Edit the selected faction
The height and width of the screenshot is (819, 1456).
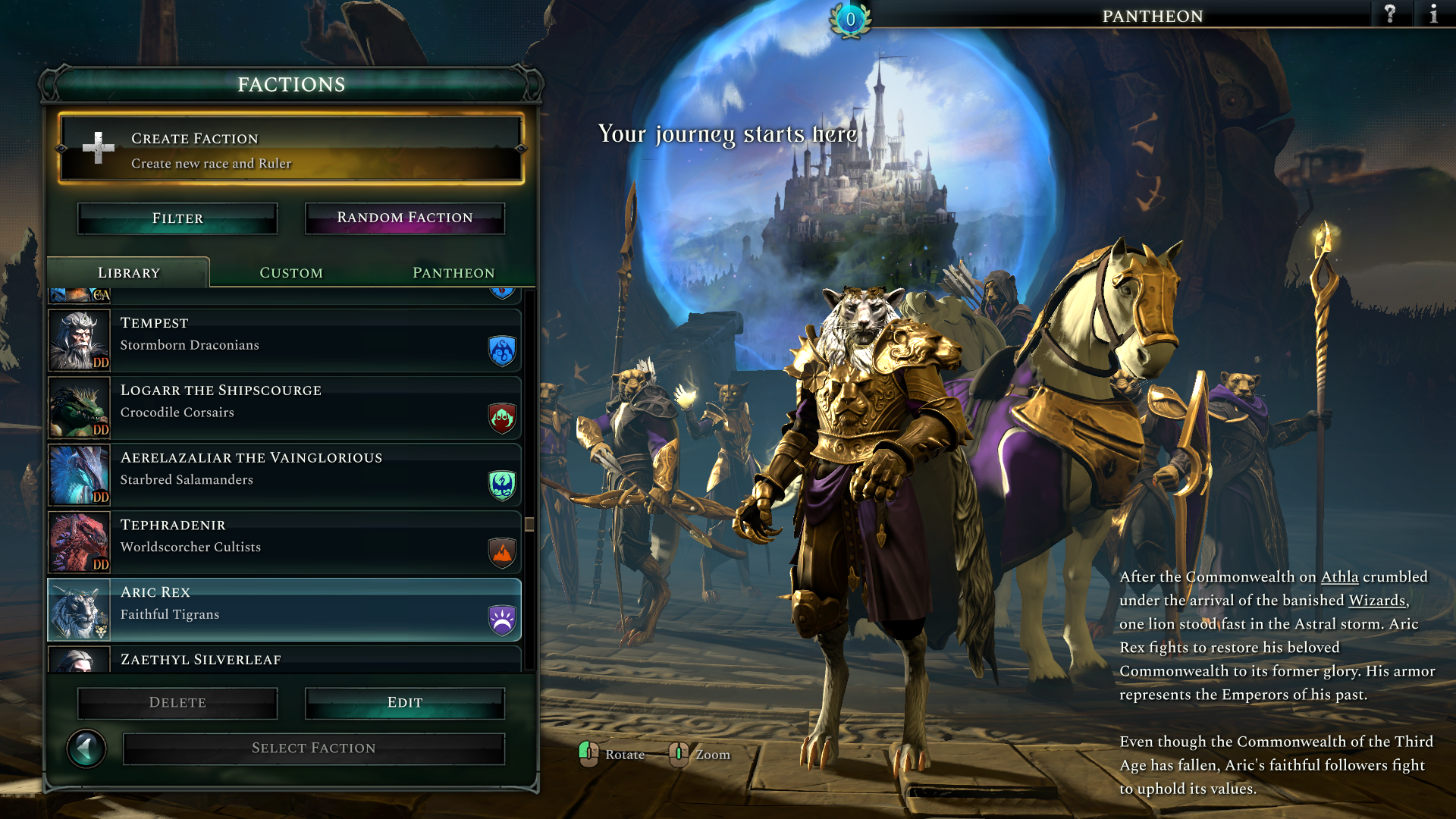(404, 703)
